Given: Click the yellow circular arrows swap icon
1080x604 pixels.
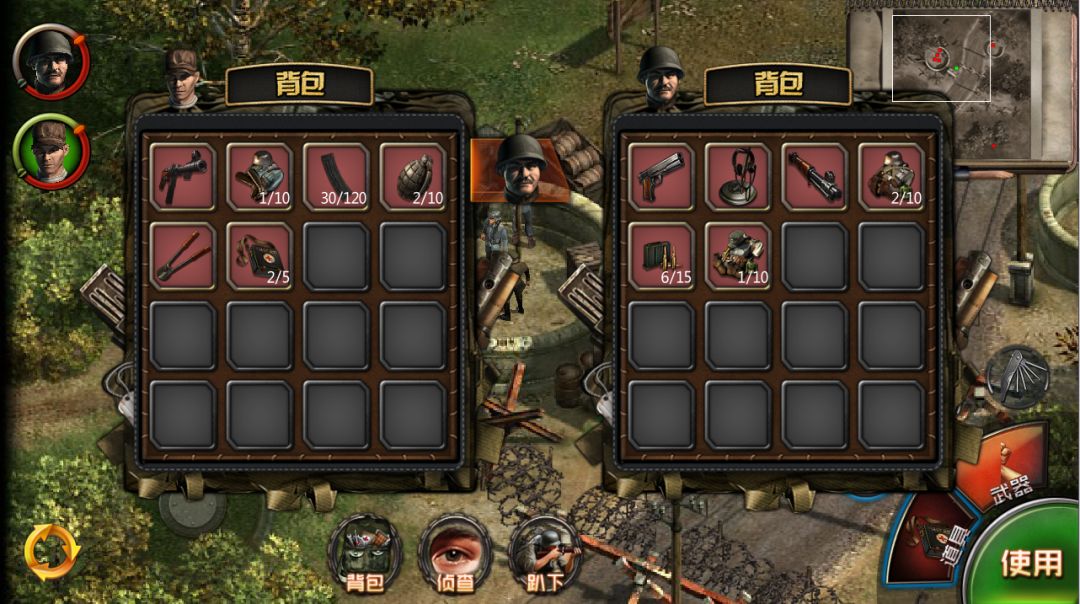Looking at the screenshot, I should 52,551.
